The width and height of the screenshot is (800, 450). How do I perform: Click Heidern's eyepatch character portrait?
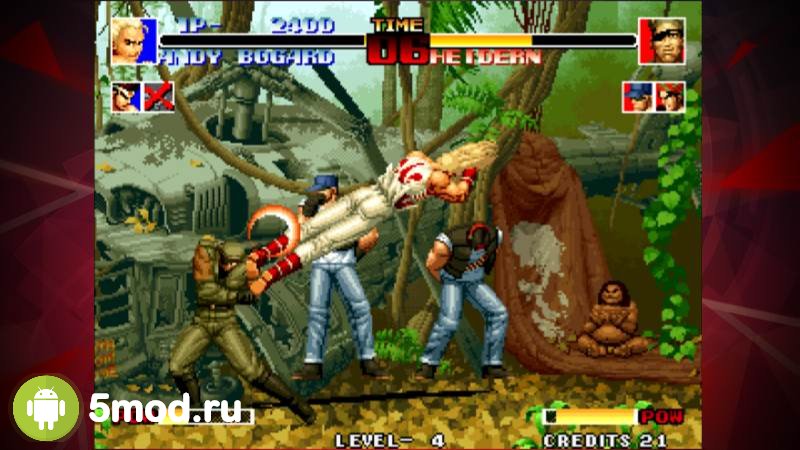(661, 41)
